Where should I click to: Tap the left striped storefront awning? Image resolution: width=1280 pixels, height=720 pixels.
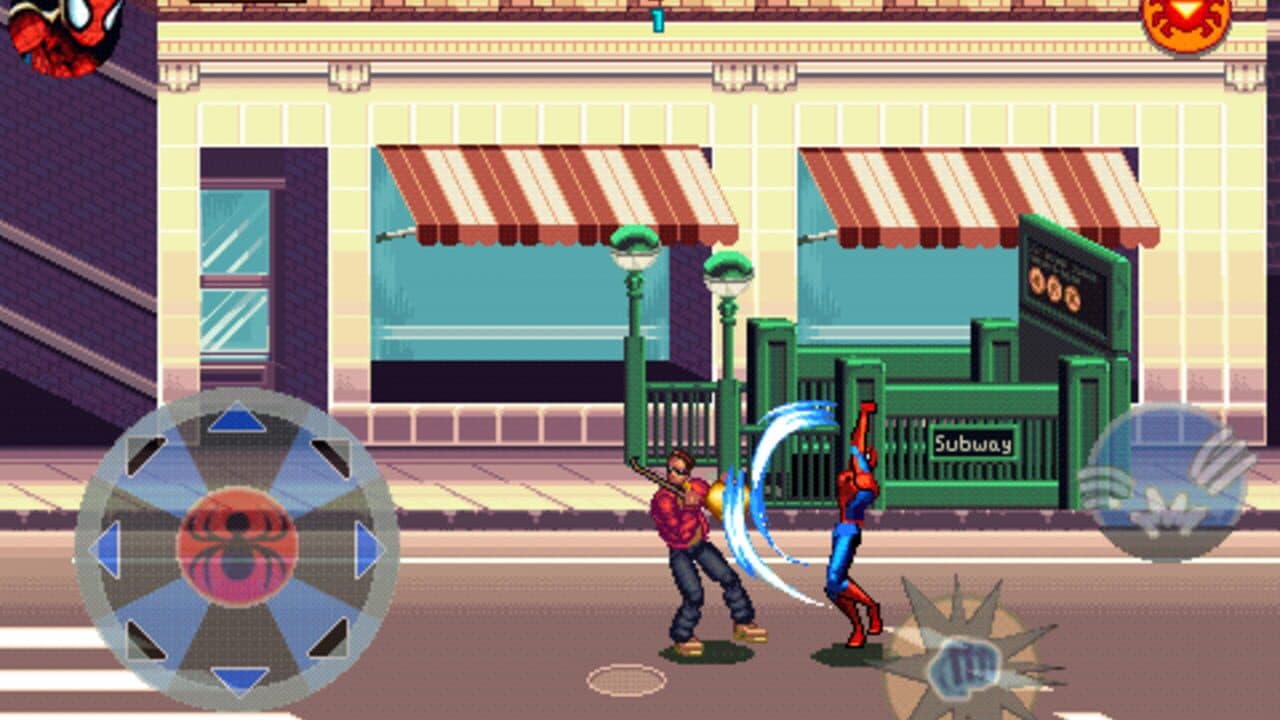[540, 185]
